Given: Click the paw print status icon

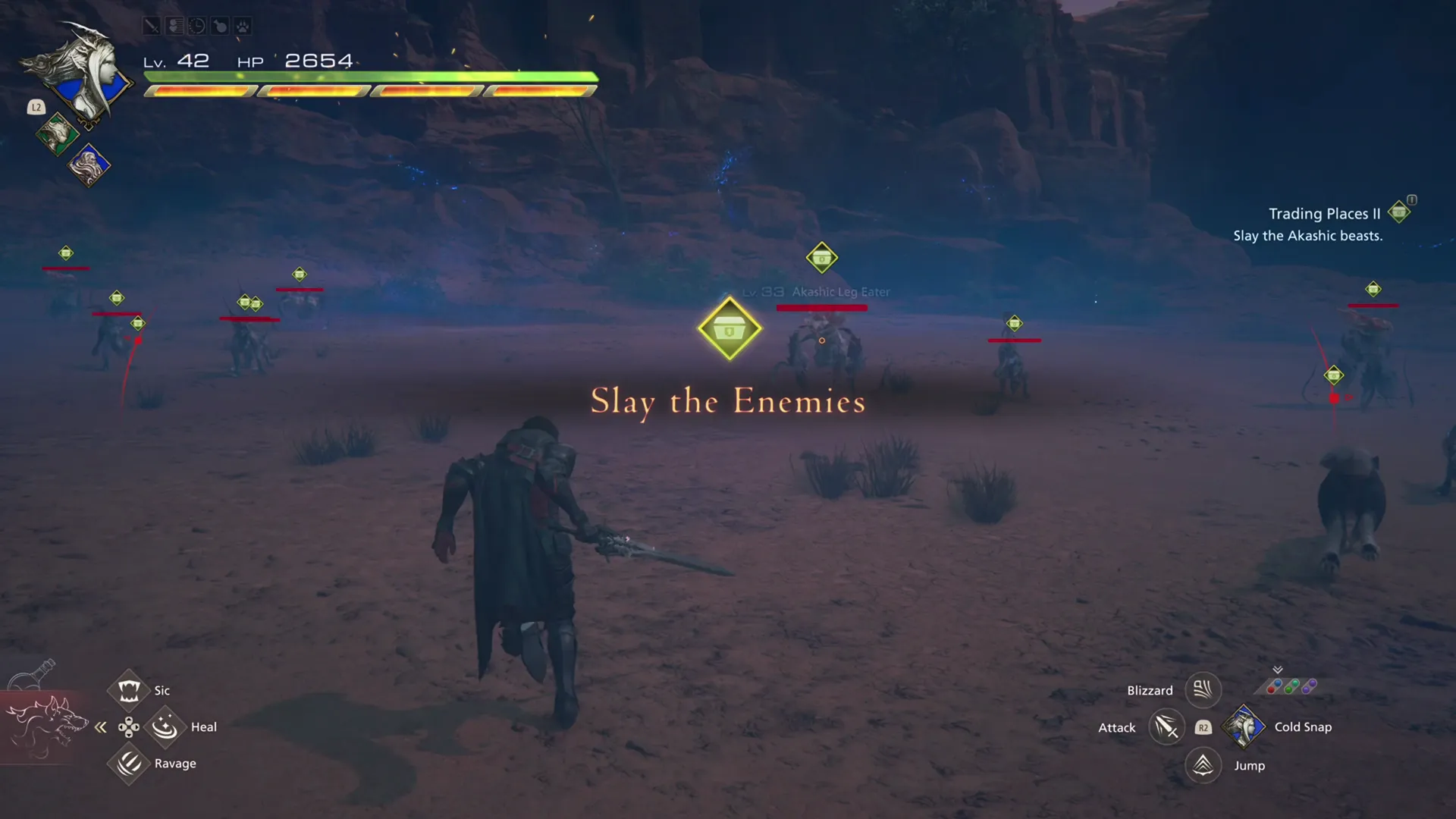Looking at the screenshot, I should (x=243, y=25).
